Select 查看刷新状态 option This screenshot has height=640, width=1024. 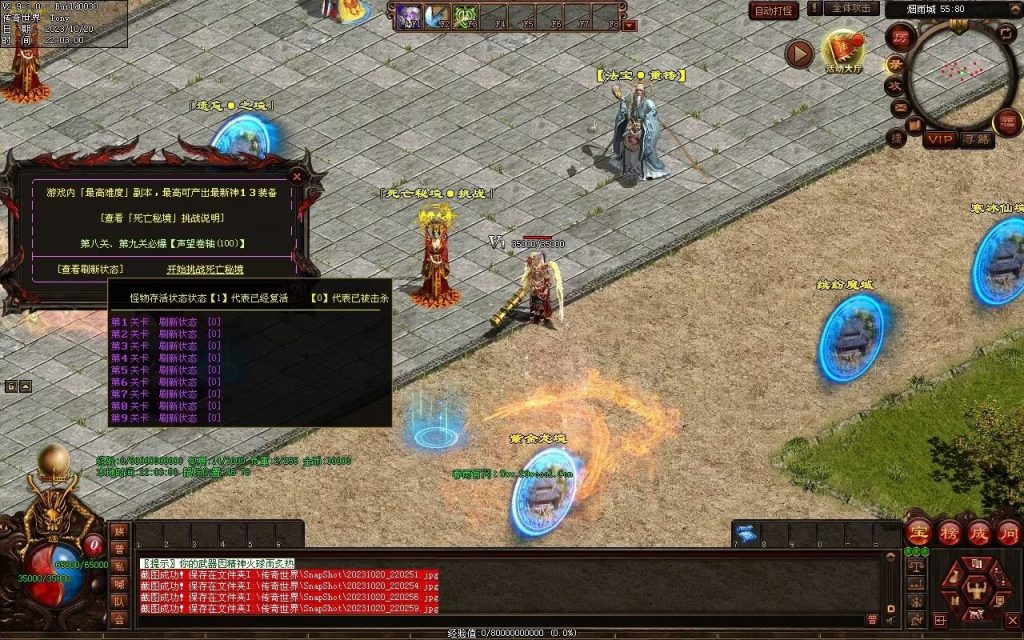91,269
